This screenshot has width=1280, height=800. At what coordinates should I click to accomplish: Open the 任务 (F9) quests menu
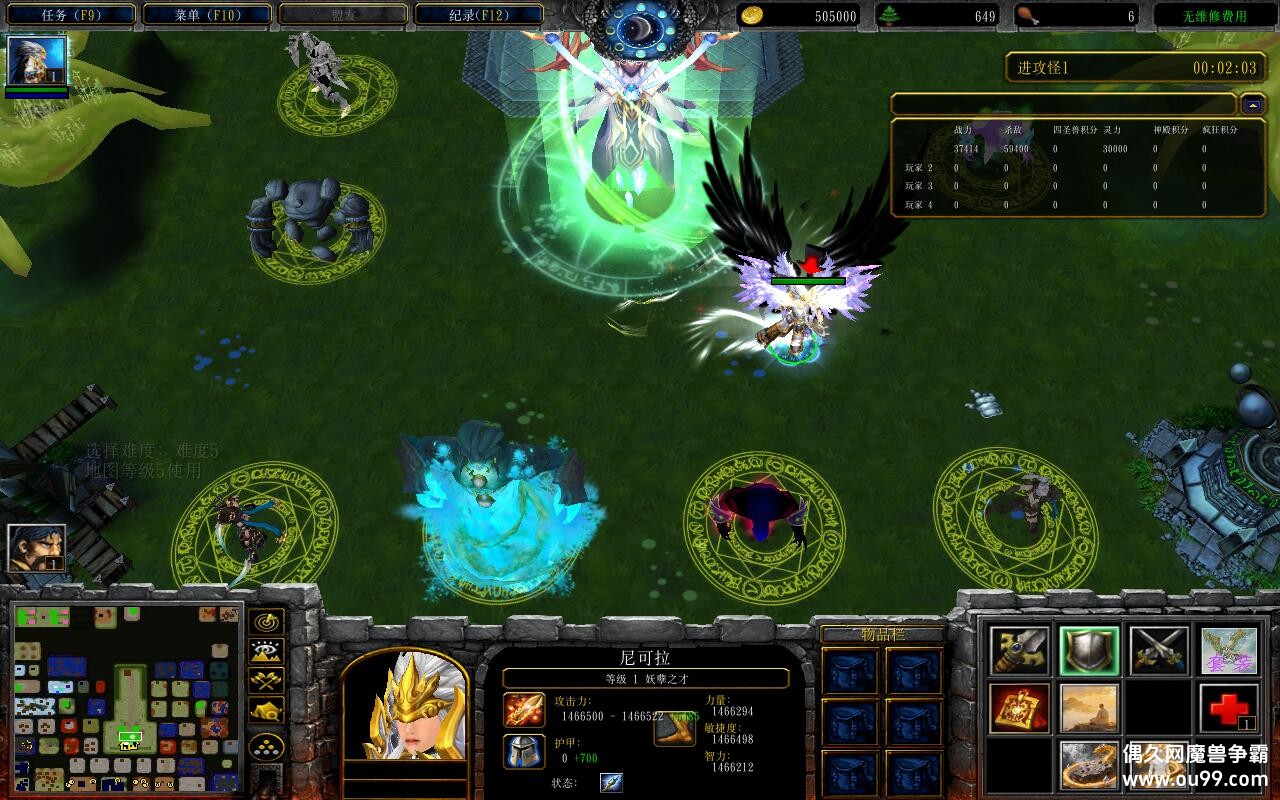click(69, 15)
